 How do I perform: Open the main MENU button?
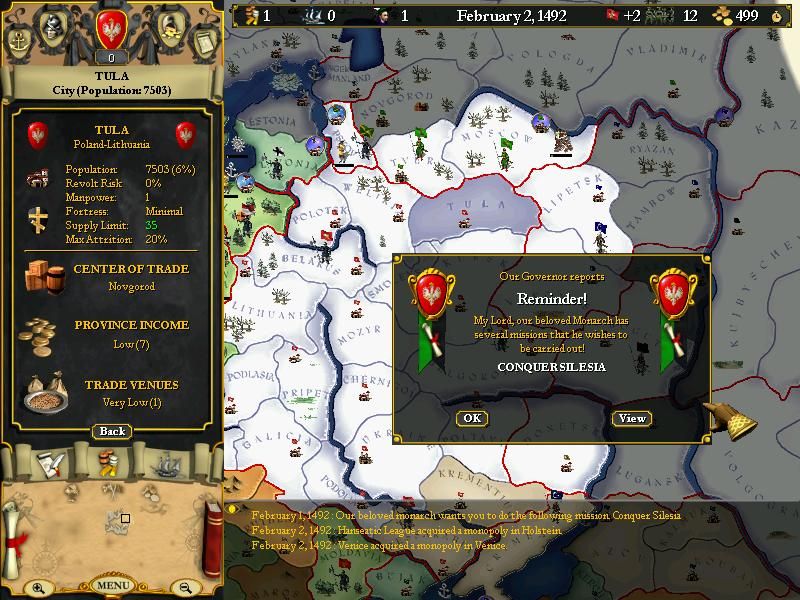pos(112,585)
